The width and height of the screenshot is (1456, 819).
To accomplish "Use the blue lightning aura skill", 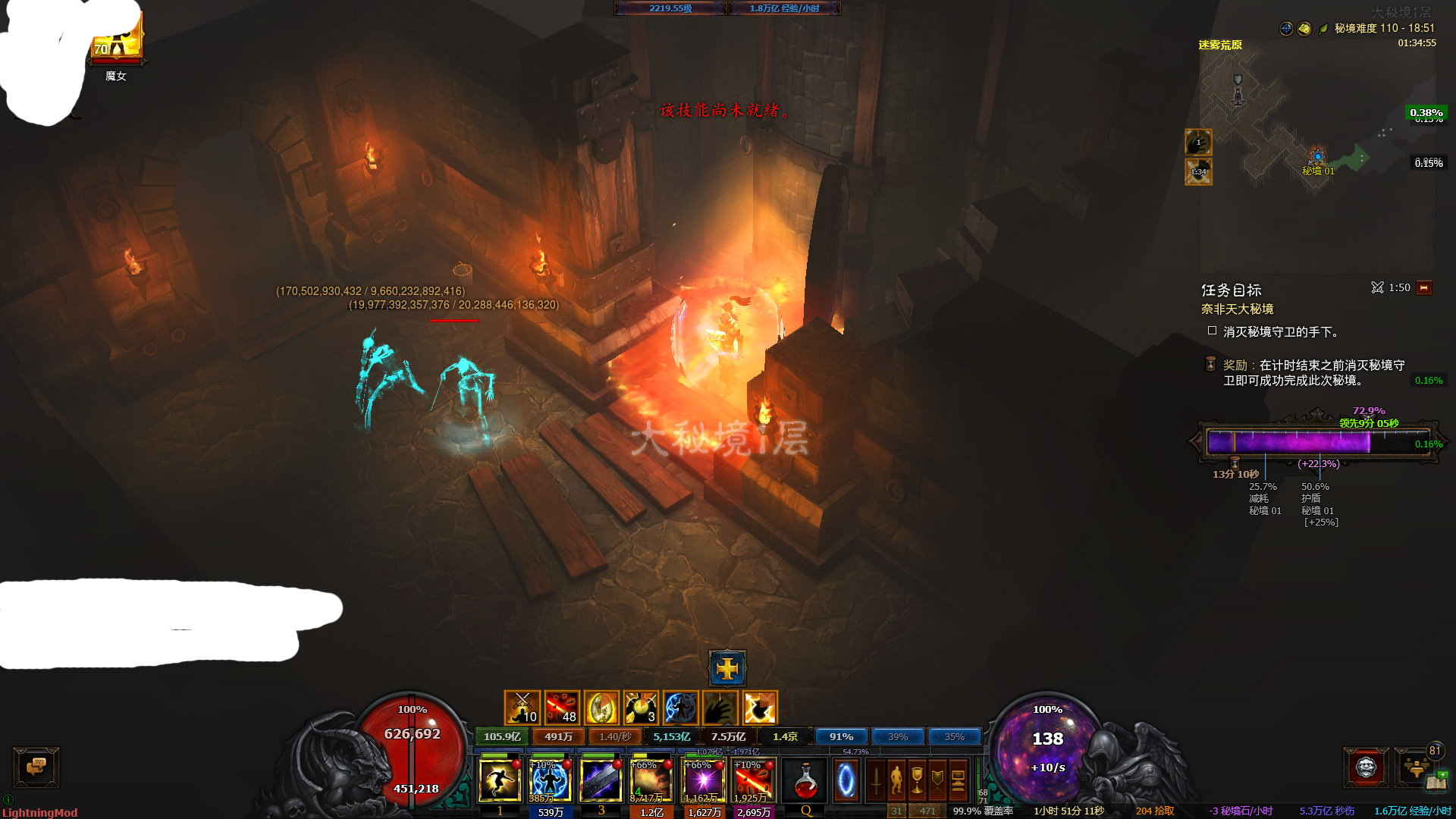I will (x=550, y=780).
